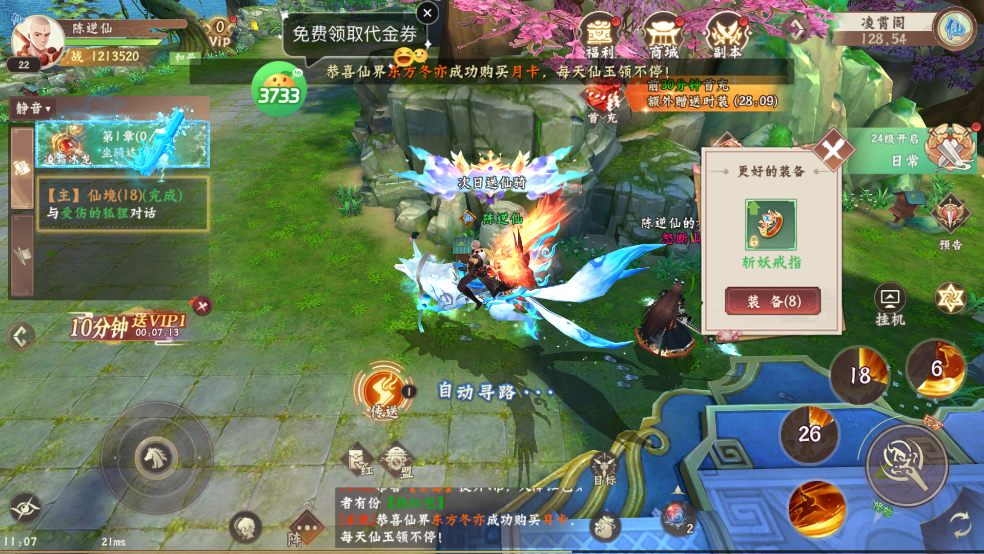Close the better equipment popup
The width and height of the screenshot is (984, 554).
pyautogui.click(x=832, y=152)
